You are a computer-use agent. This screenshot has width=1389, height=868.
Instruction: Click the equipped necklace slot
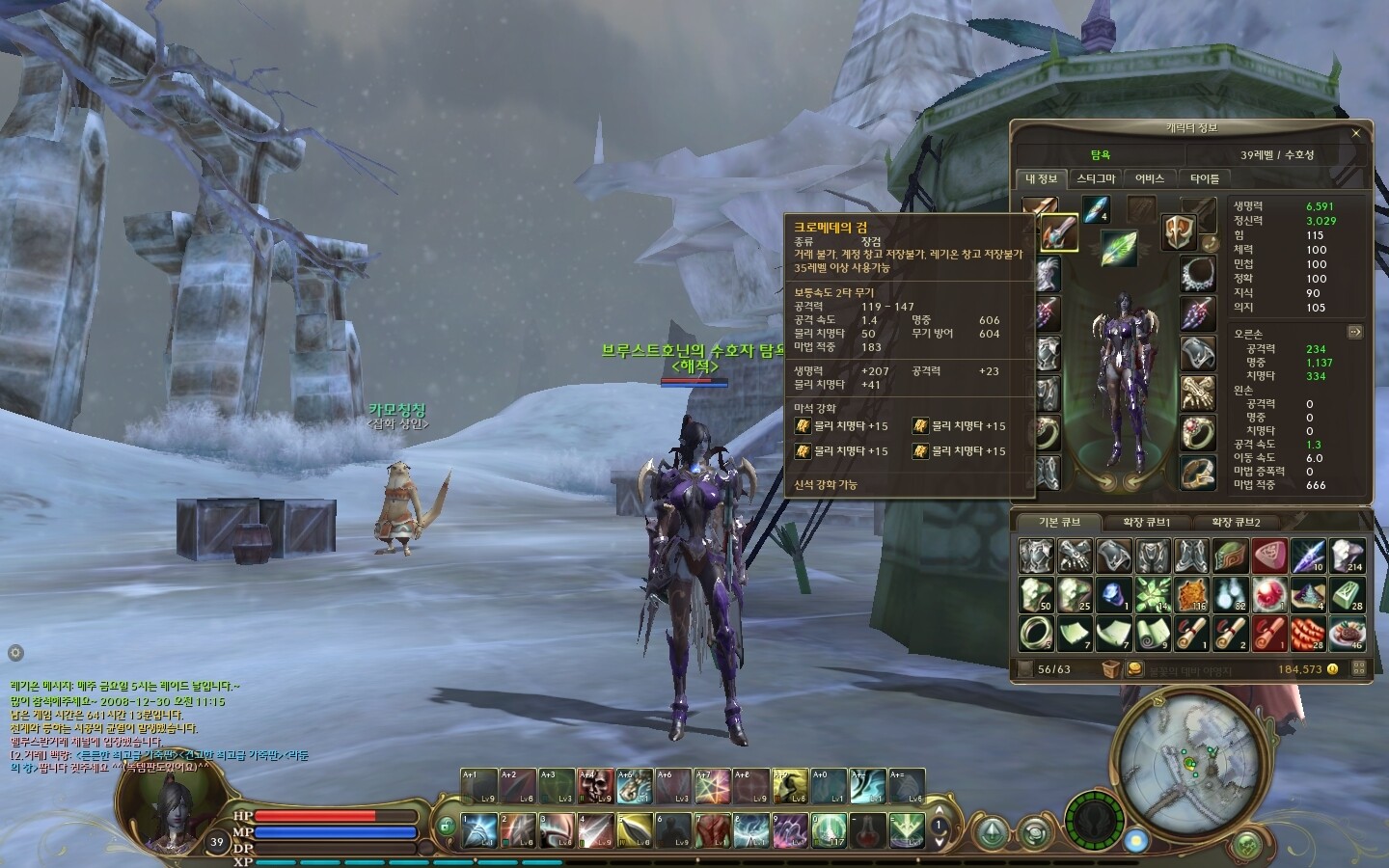point(1199,275)
